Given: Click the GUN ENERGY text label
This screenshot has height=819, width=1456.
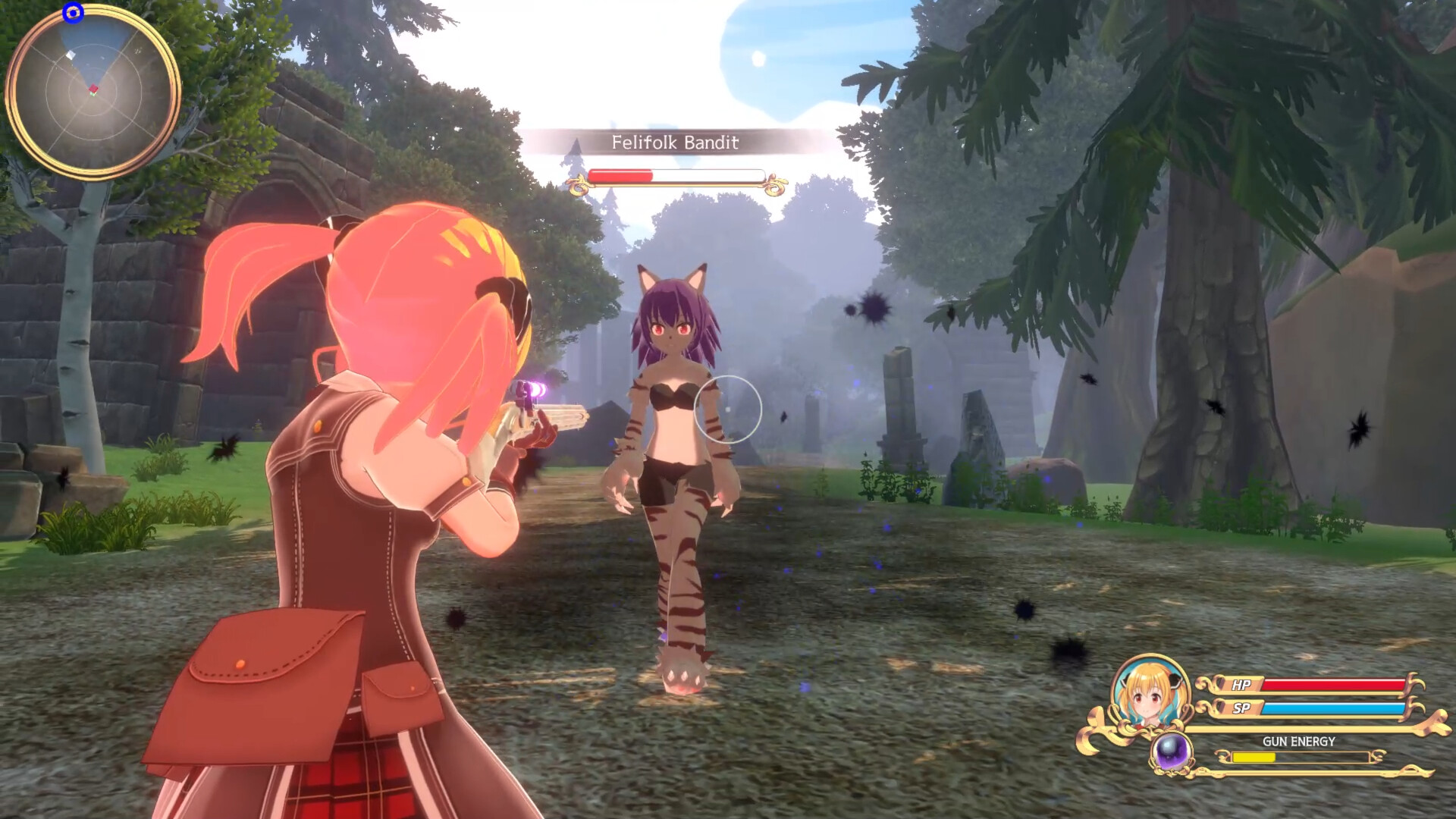Looking at the screenshot, I should point(1300,742).
